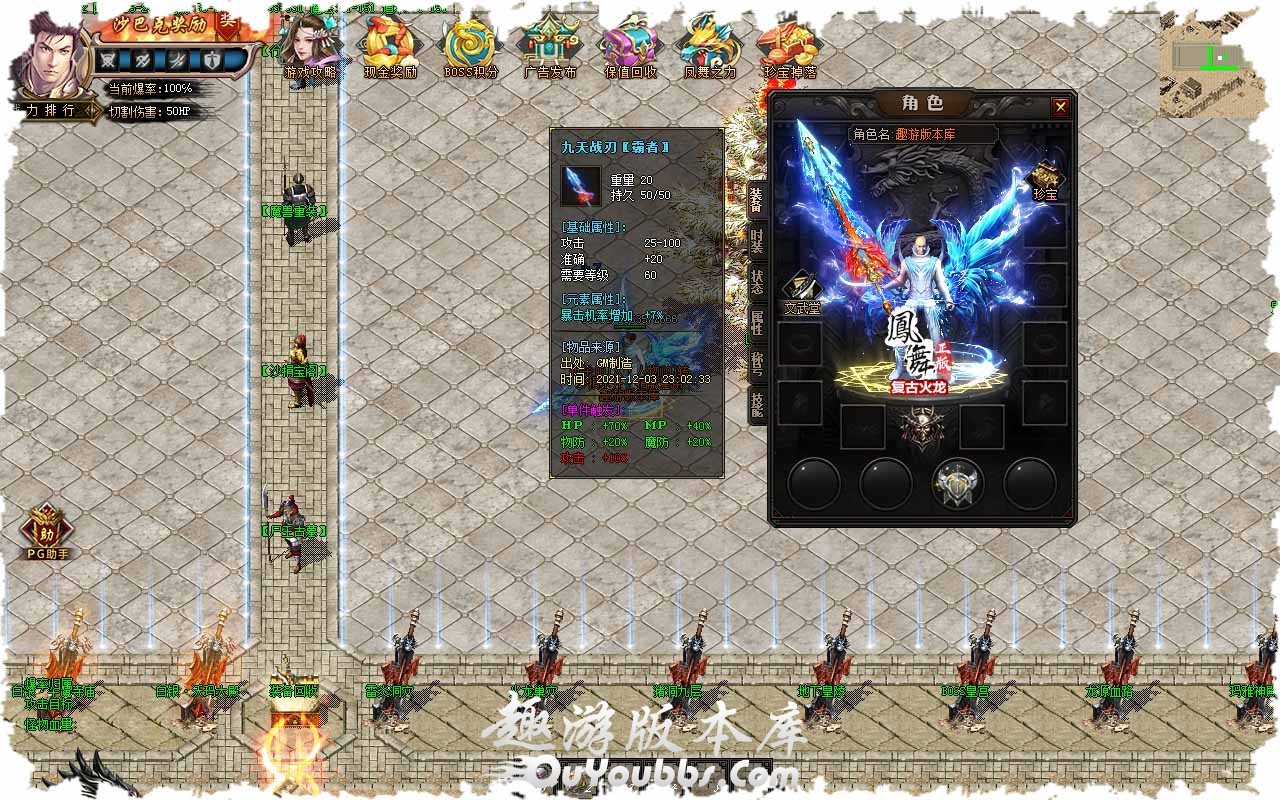
Task: Show the BOSS积分 points menu
Action: (470, 45)
